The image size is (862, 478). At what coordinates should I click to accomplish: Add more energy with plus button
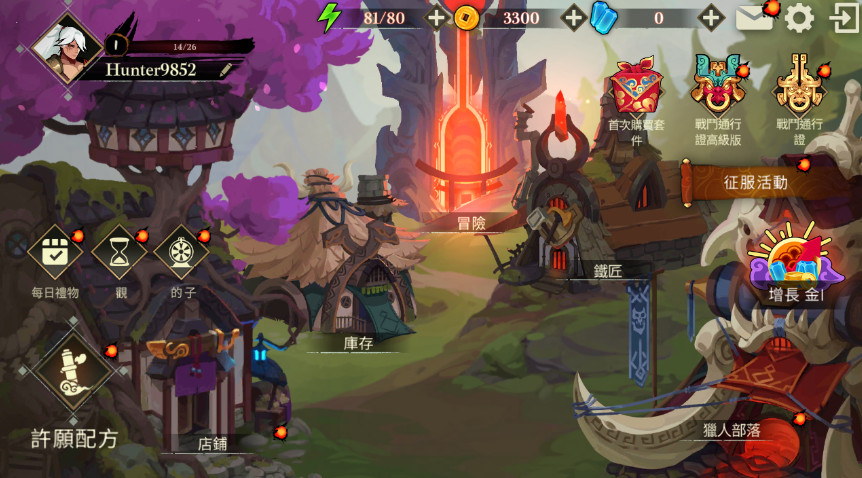pyautogui.click(x=436, y=17)
